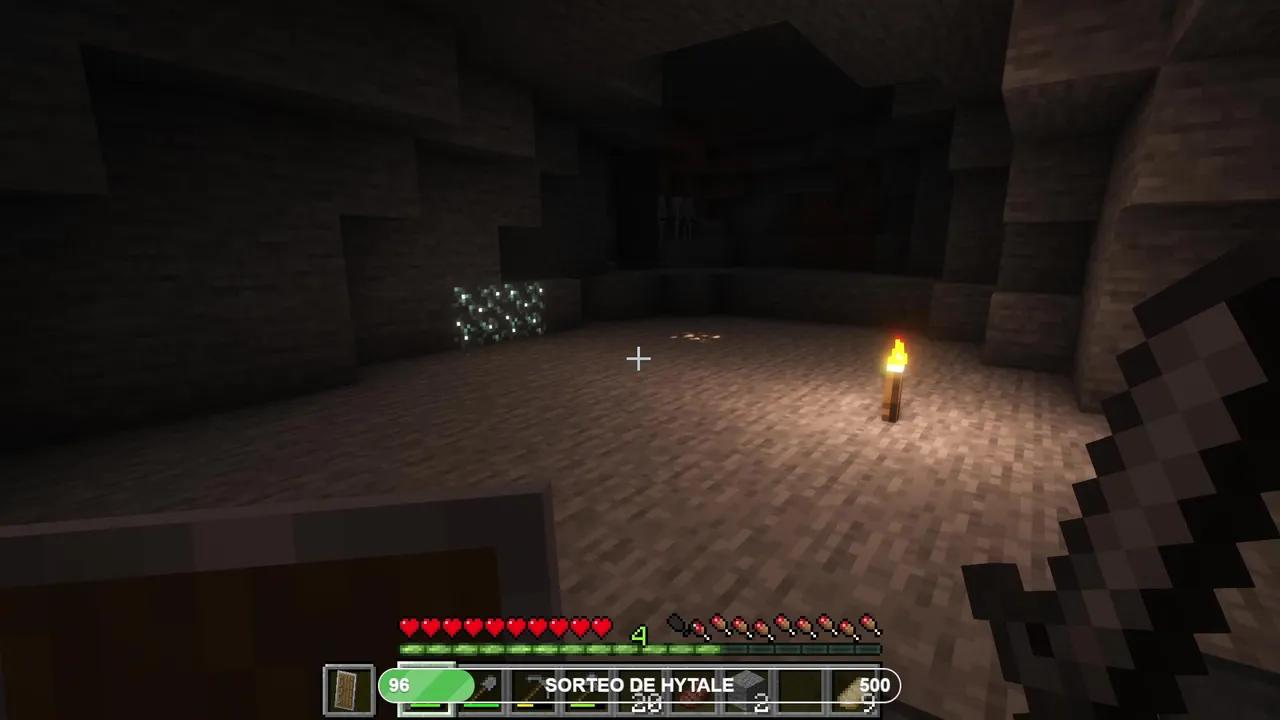
Task: Click the diamond ore block in the cave
Action: (x=495, y=310)
